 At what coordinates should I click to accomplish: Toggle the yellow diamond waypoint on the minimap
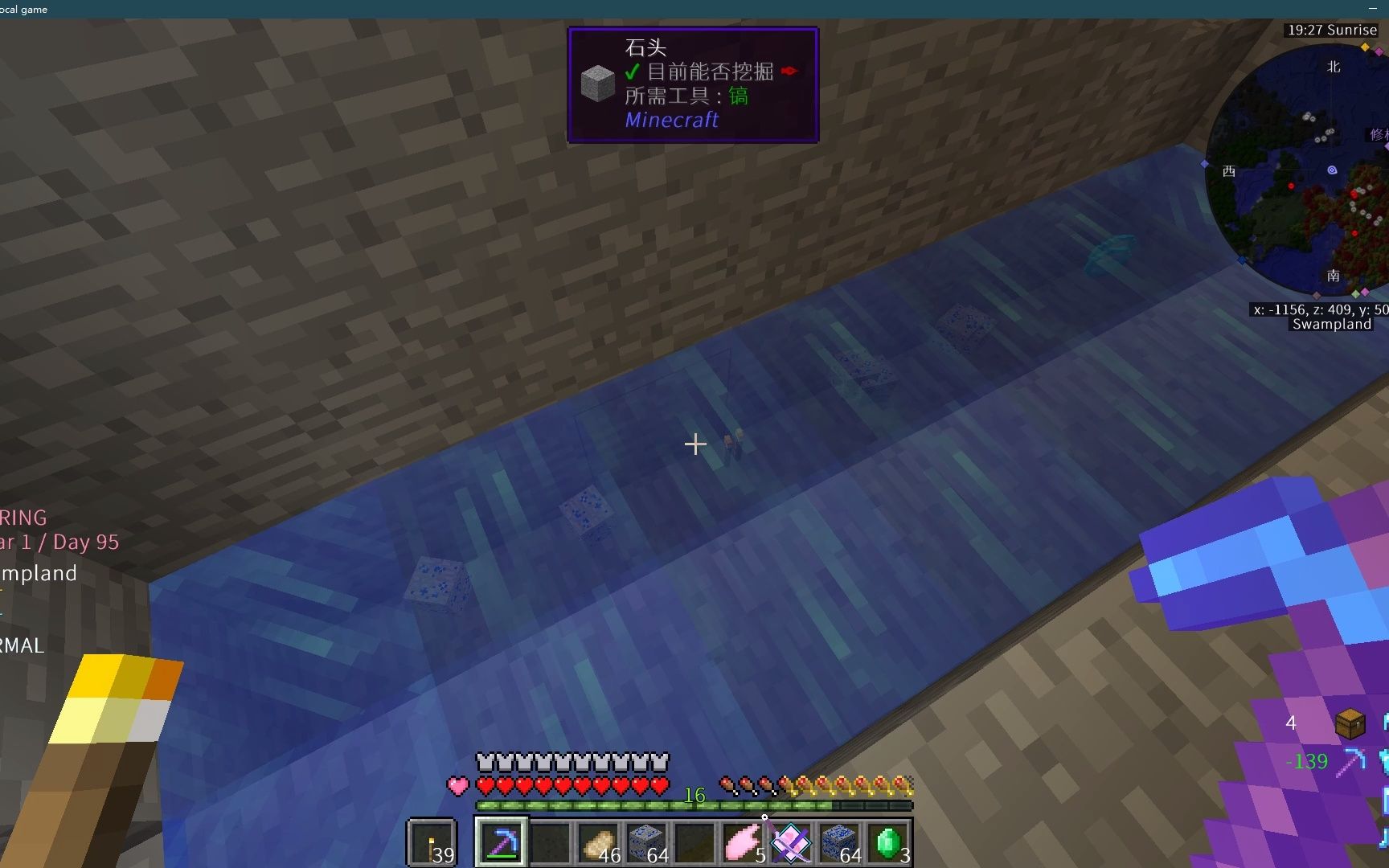(1364, 48)
